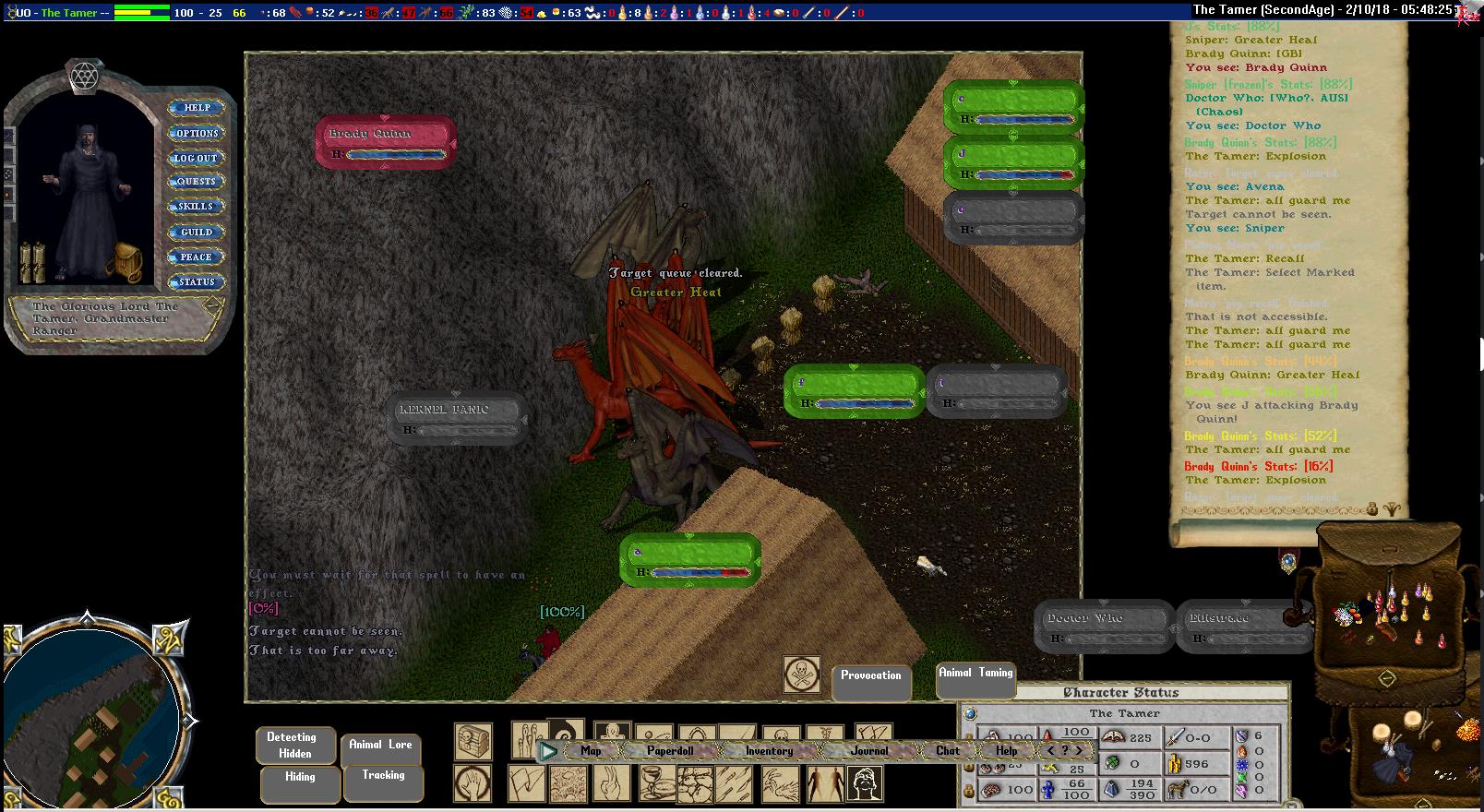Click the Log Out button

(197, 158)
